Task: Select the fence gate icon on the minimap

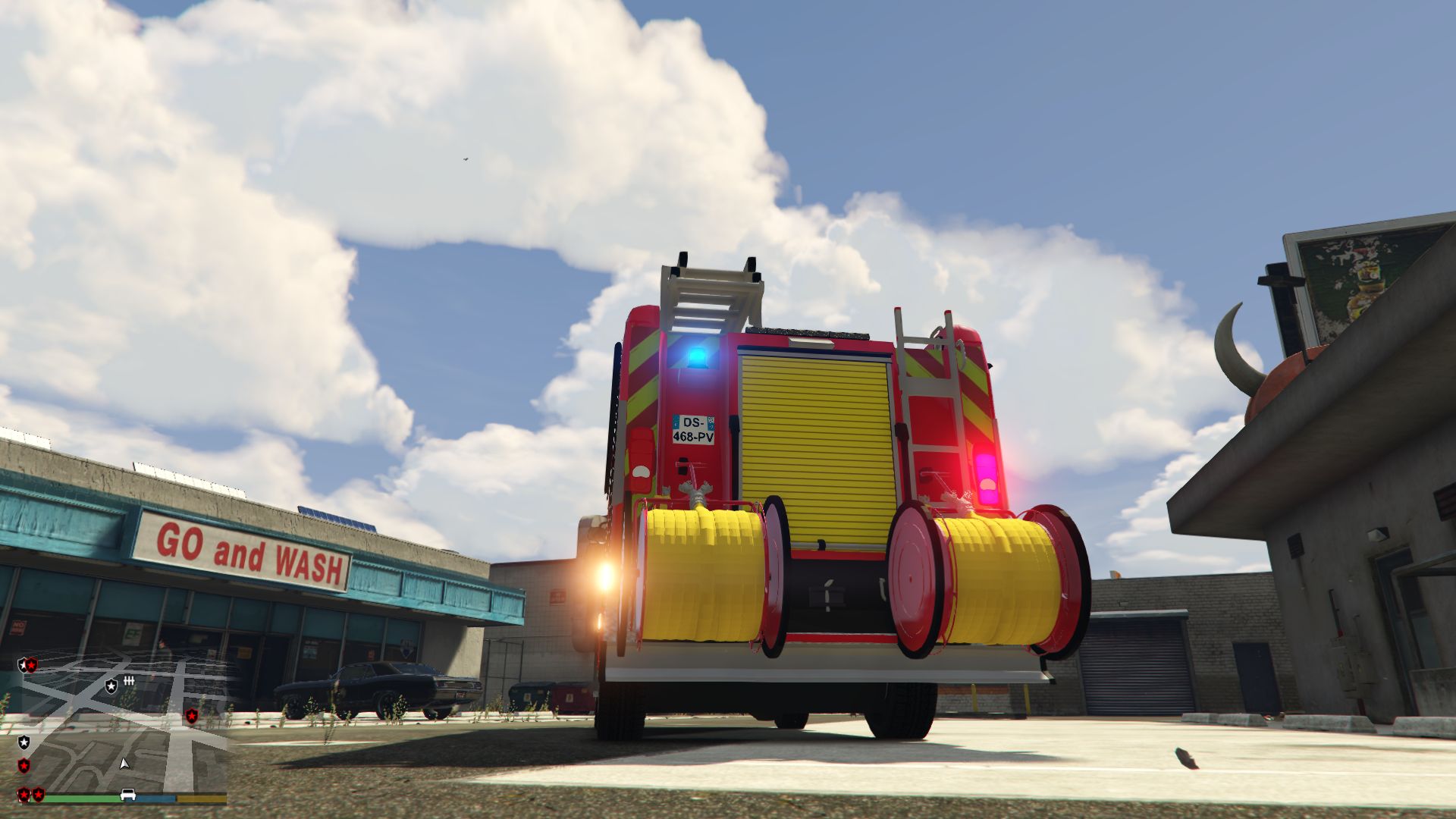Action: (x=129, y=682)
